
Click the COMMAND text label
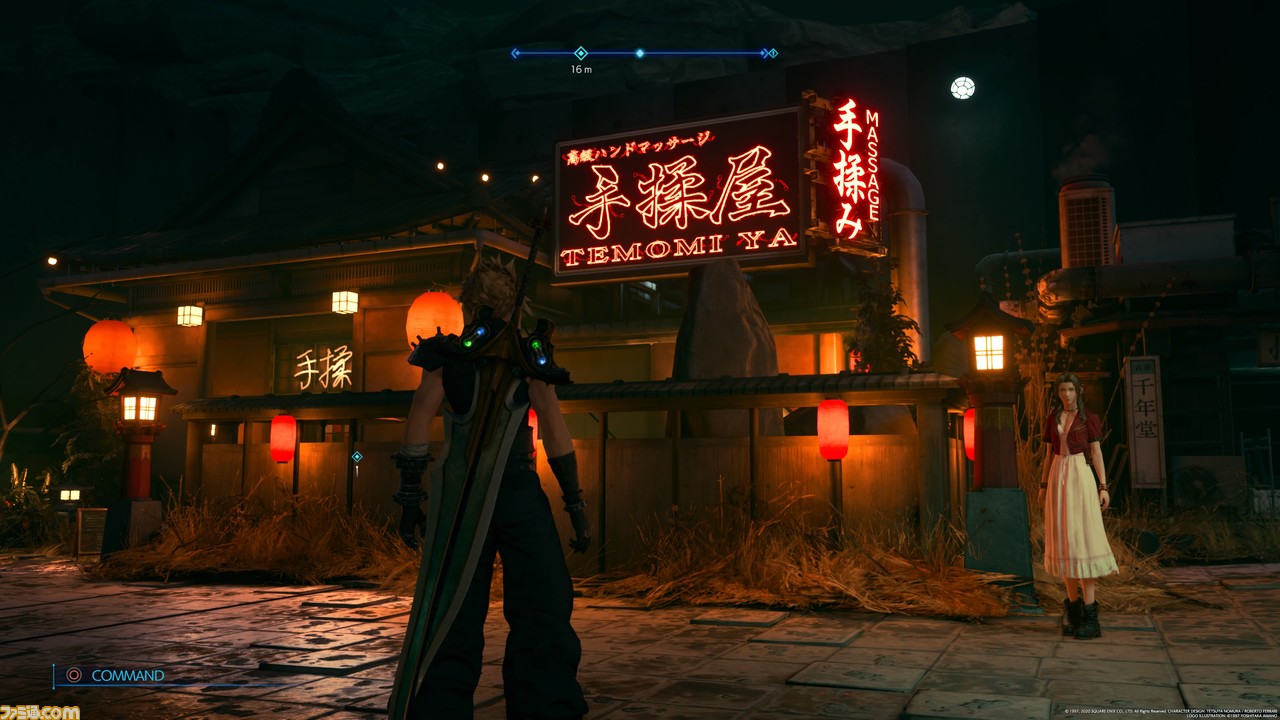[x=127, y=675]
